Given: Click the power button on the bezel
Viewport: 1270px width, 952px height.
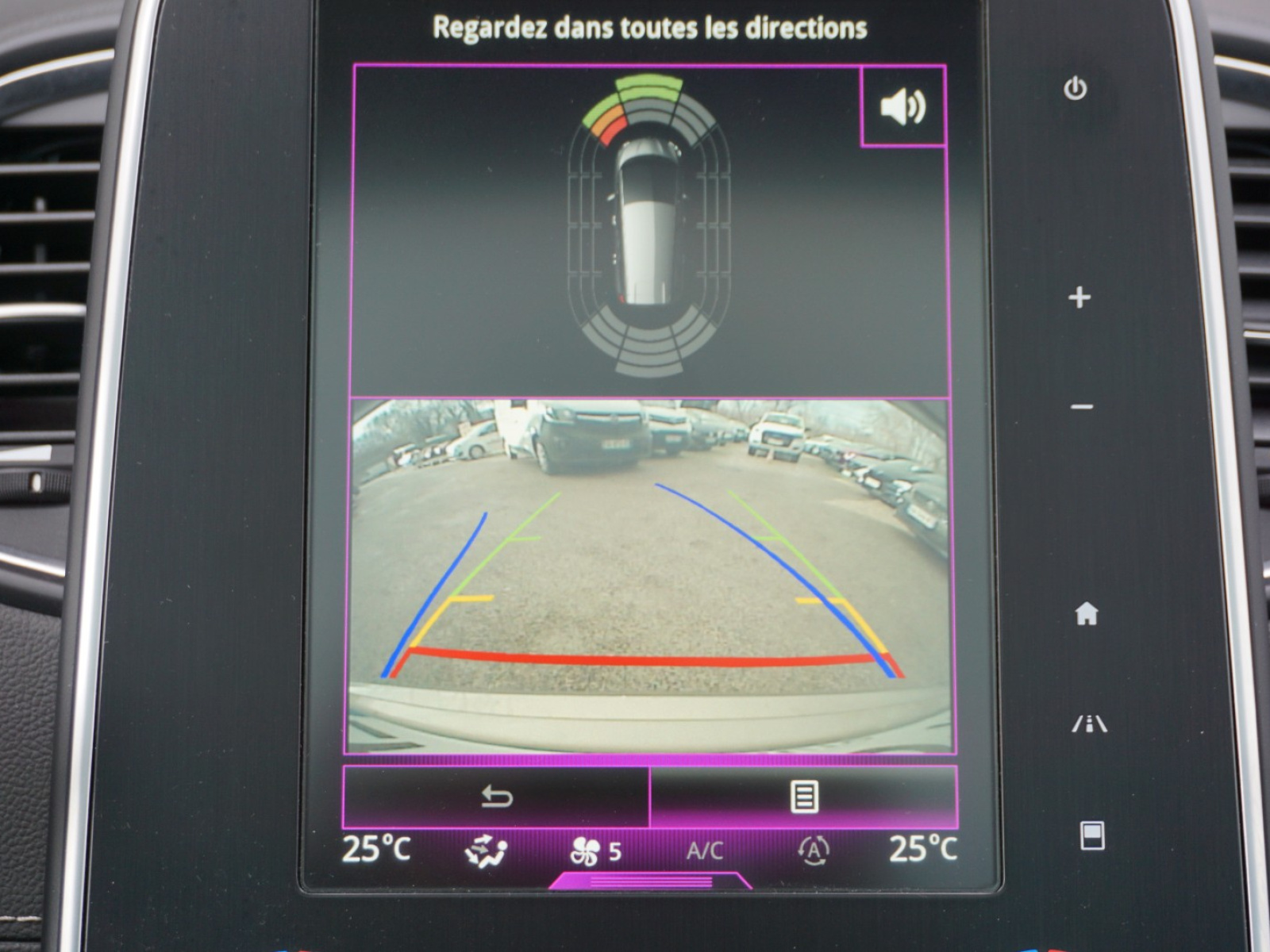Looking at the screenshot, I should click(x=1076, y=88).
